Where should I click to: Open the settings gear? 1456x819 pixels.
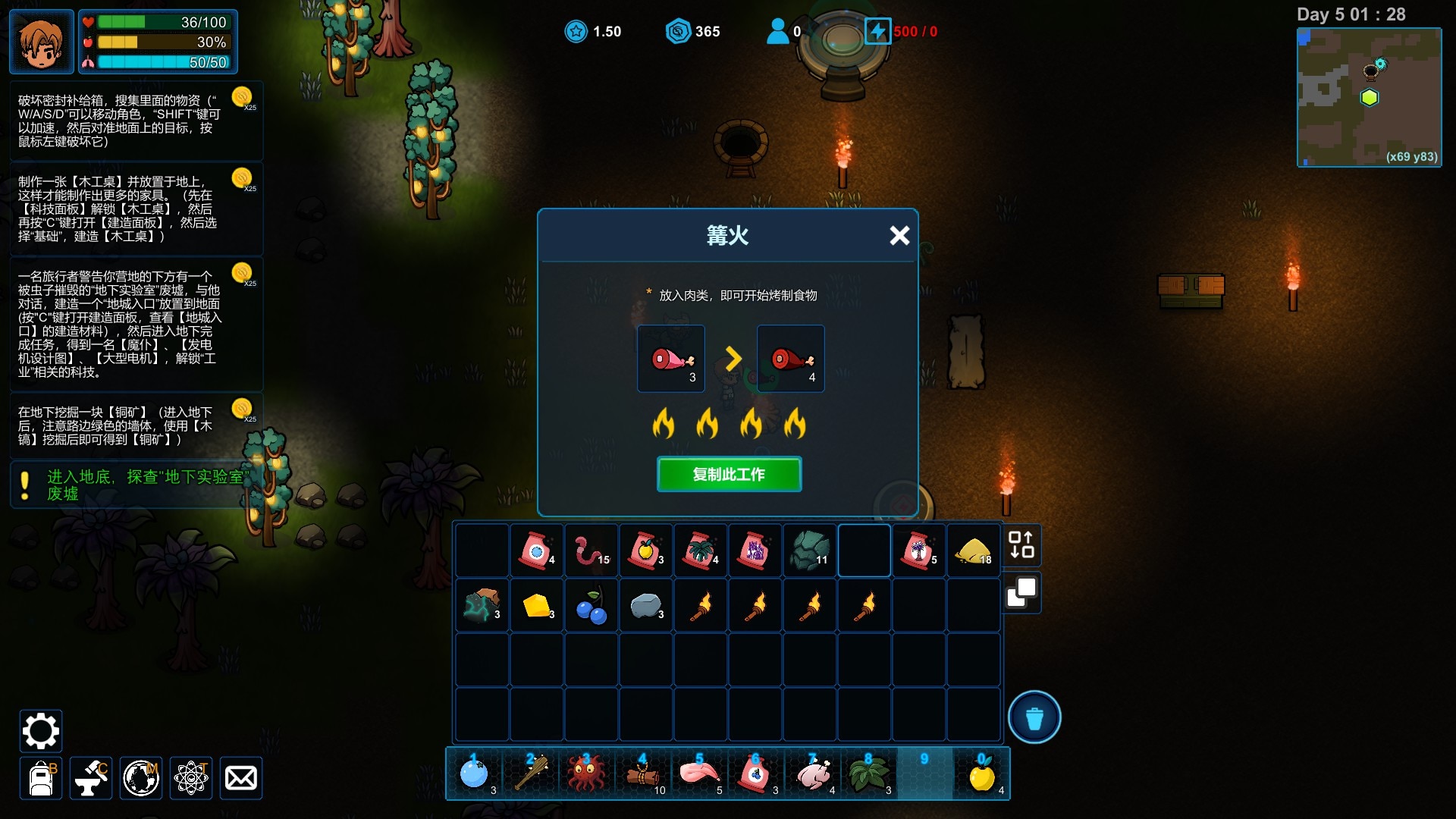[x=40, y=731]
